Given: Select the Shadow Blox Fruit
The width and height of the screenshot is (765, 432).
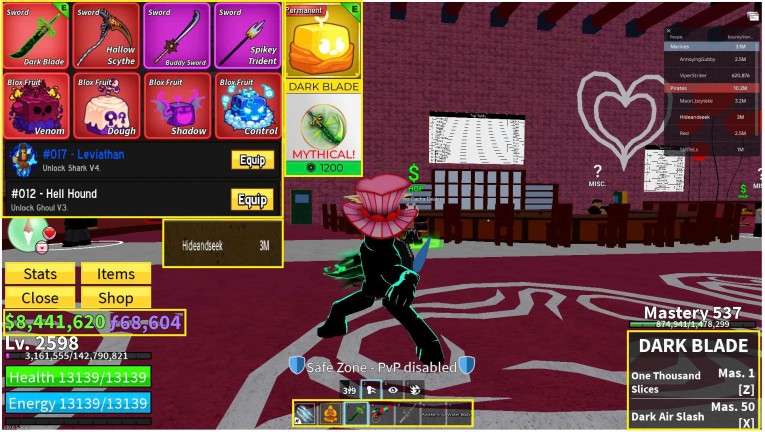Looking at the screenshot, I should click(176, 105).
